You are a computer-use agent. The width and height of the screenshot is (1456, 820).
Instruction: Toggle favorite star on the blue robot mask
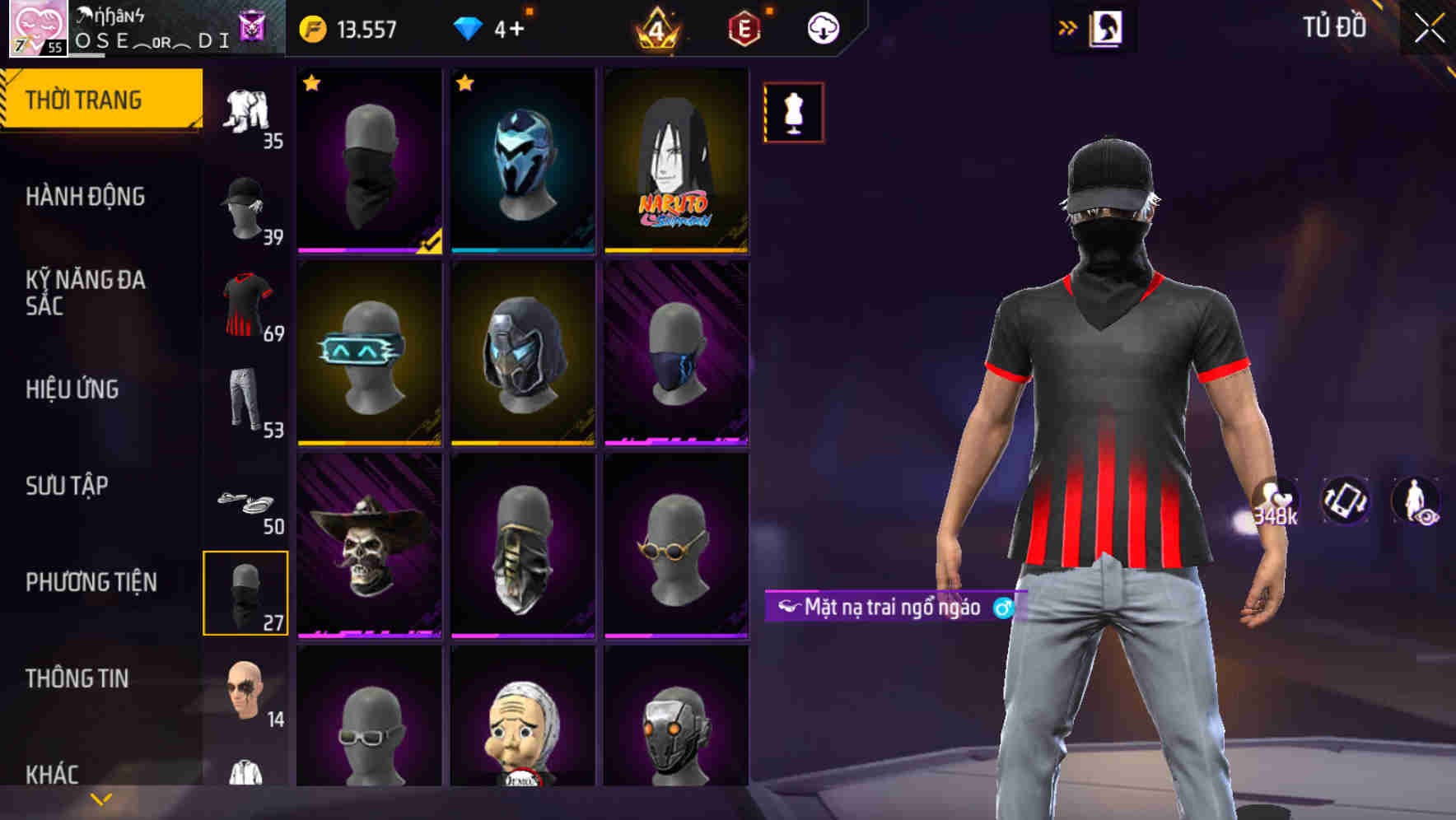465,83
